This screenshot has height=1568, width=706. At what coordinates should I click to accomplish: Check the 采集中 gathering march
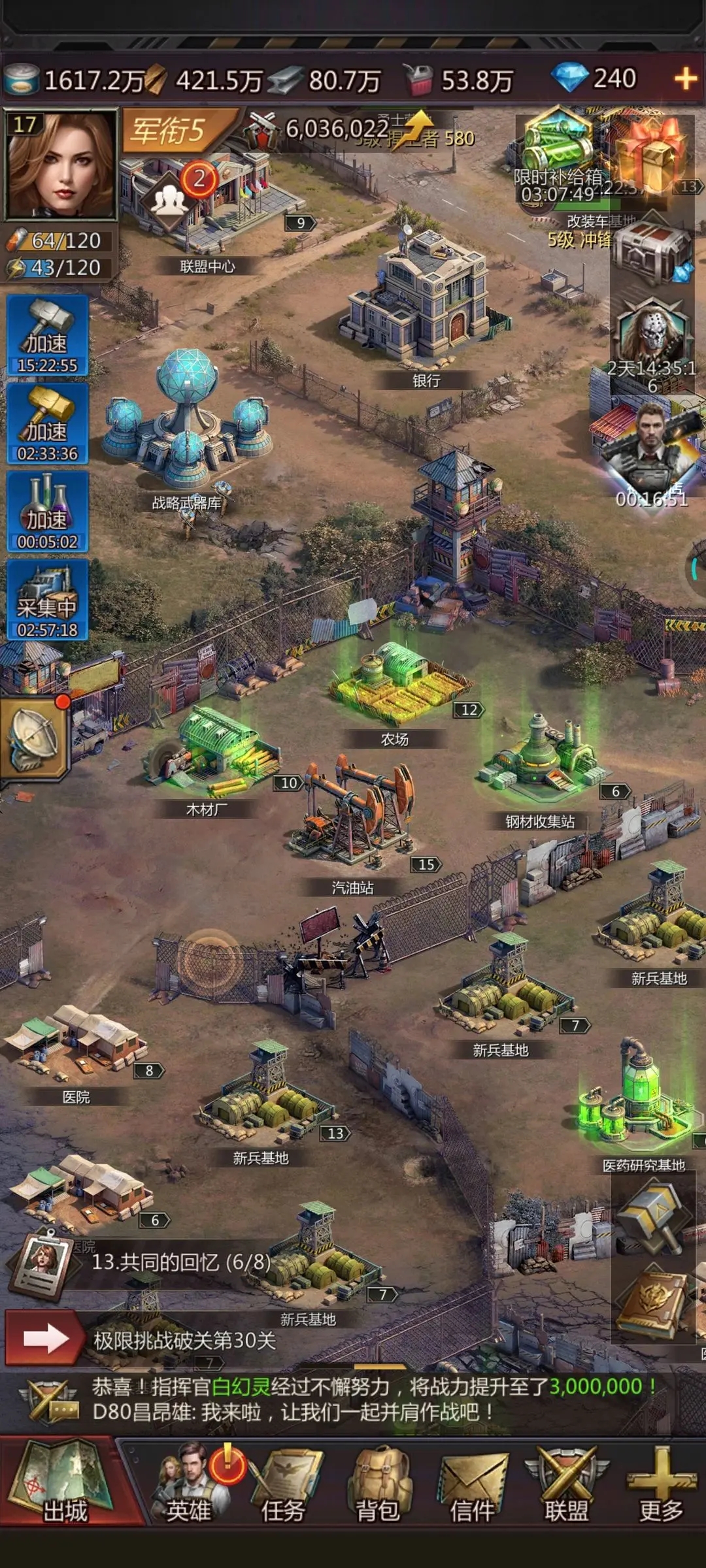point(47,599)
